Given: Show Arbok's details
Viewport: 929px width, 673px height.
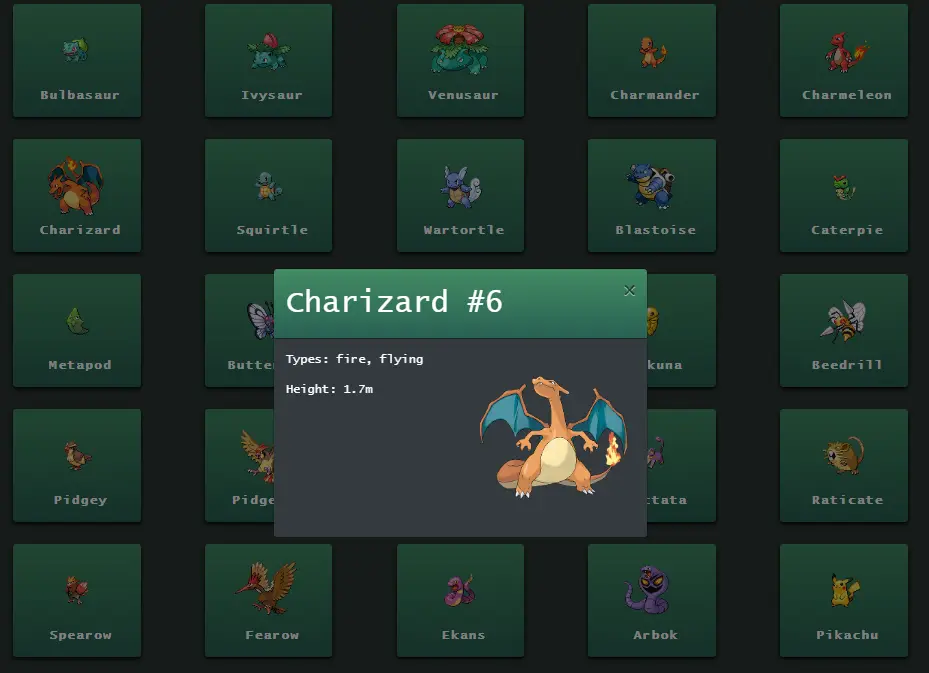Looking at the screenshot, I should (x=652, y=600).
